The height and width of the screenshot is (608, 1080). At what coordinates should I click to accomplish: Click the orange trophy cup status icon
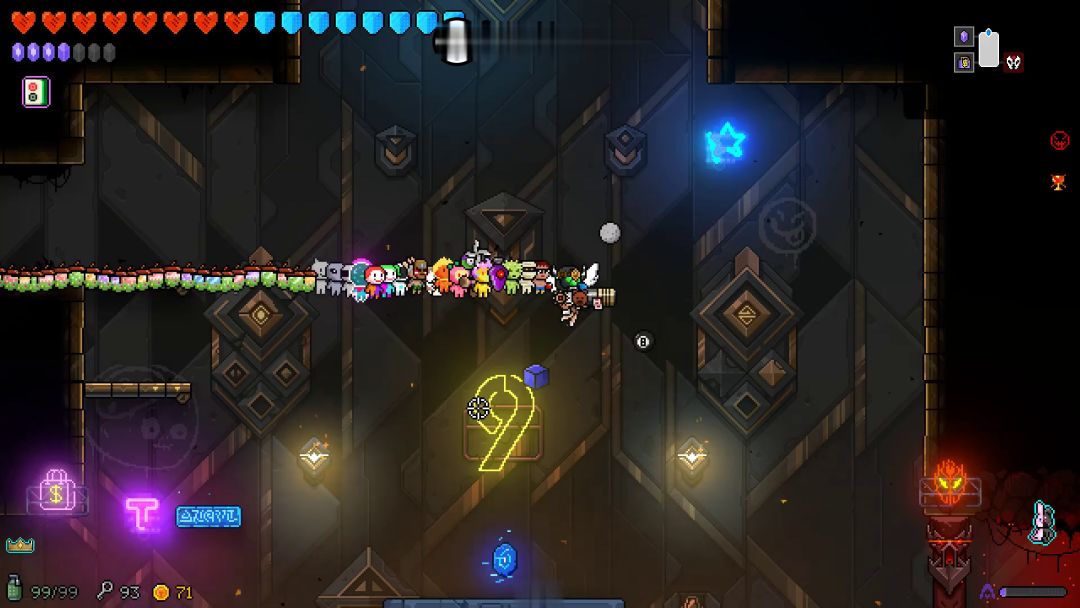click(1060, 182)
